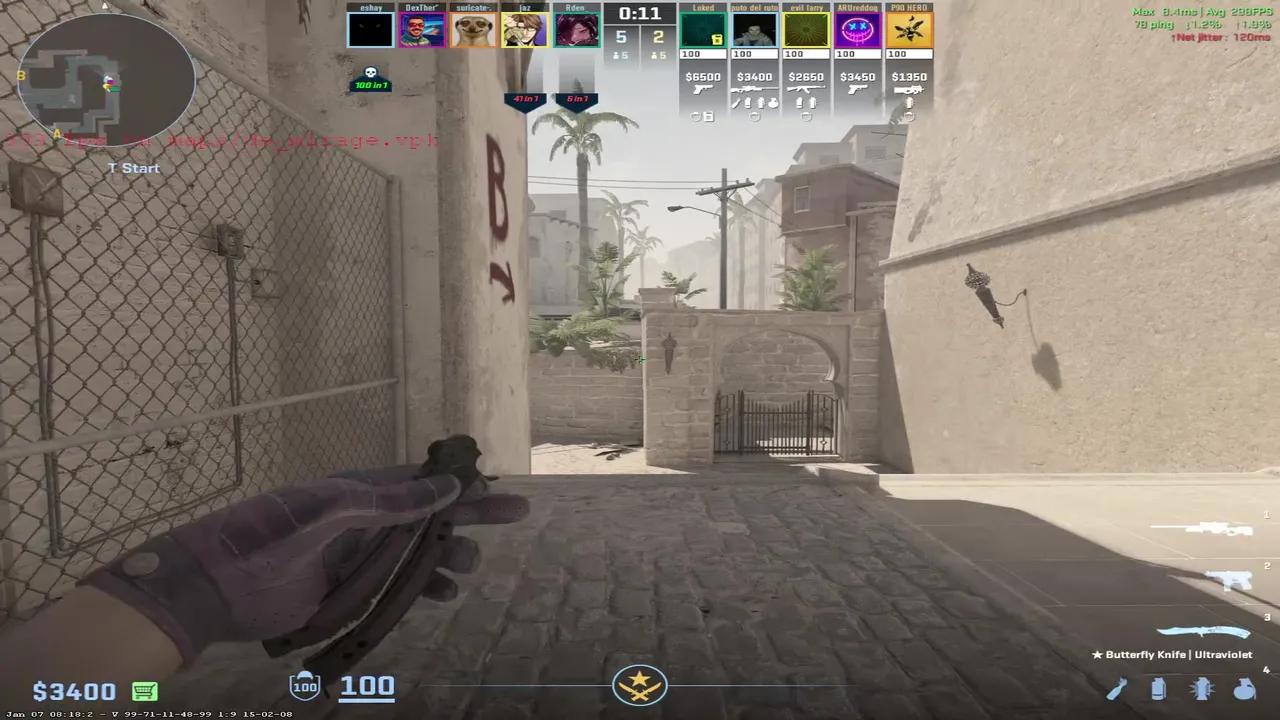Select player Loked's scoreboard avatar
The height and width of the screenshot is (720, 1280).
(x=702, y=27)
